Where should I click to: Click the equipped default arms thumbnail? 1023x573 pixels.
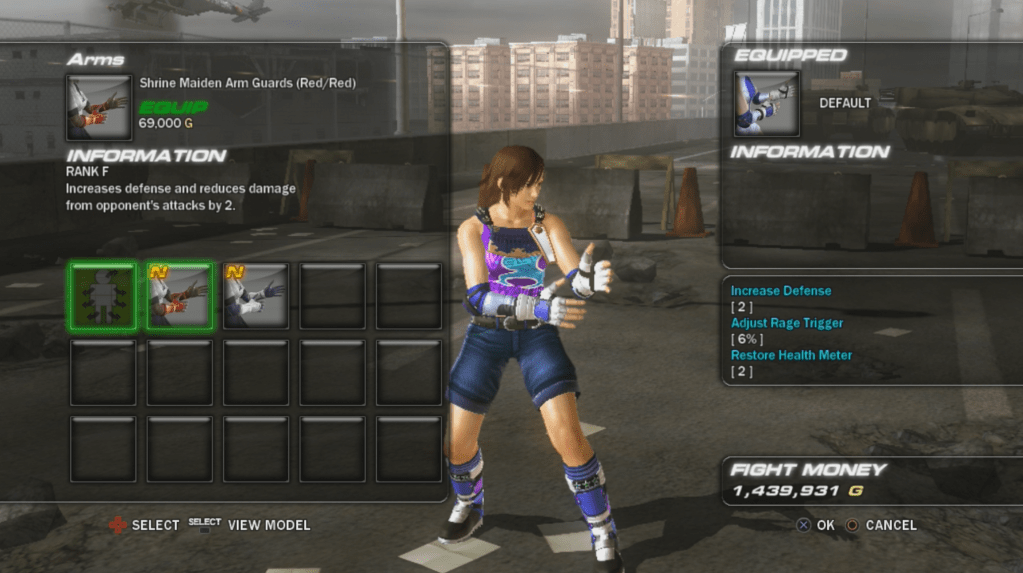pos(767,103)
